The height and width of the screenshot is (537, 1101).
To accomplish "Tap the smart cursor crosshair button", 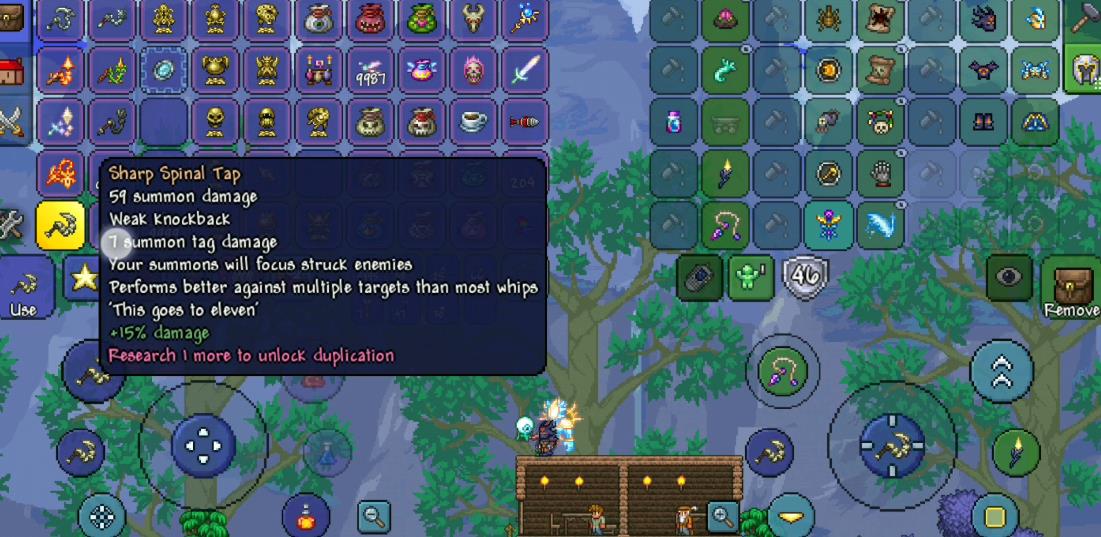I will point(102,516).
